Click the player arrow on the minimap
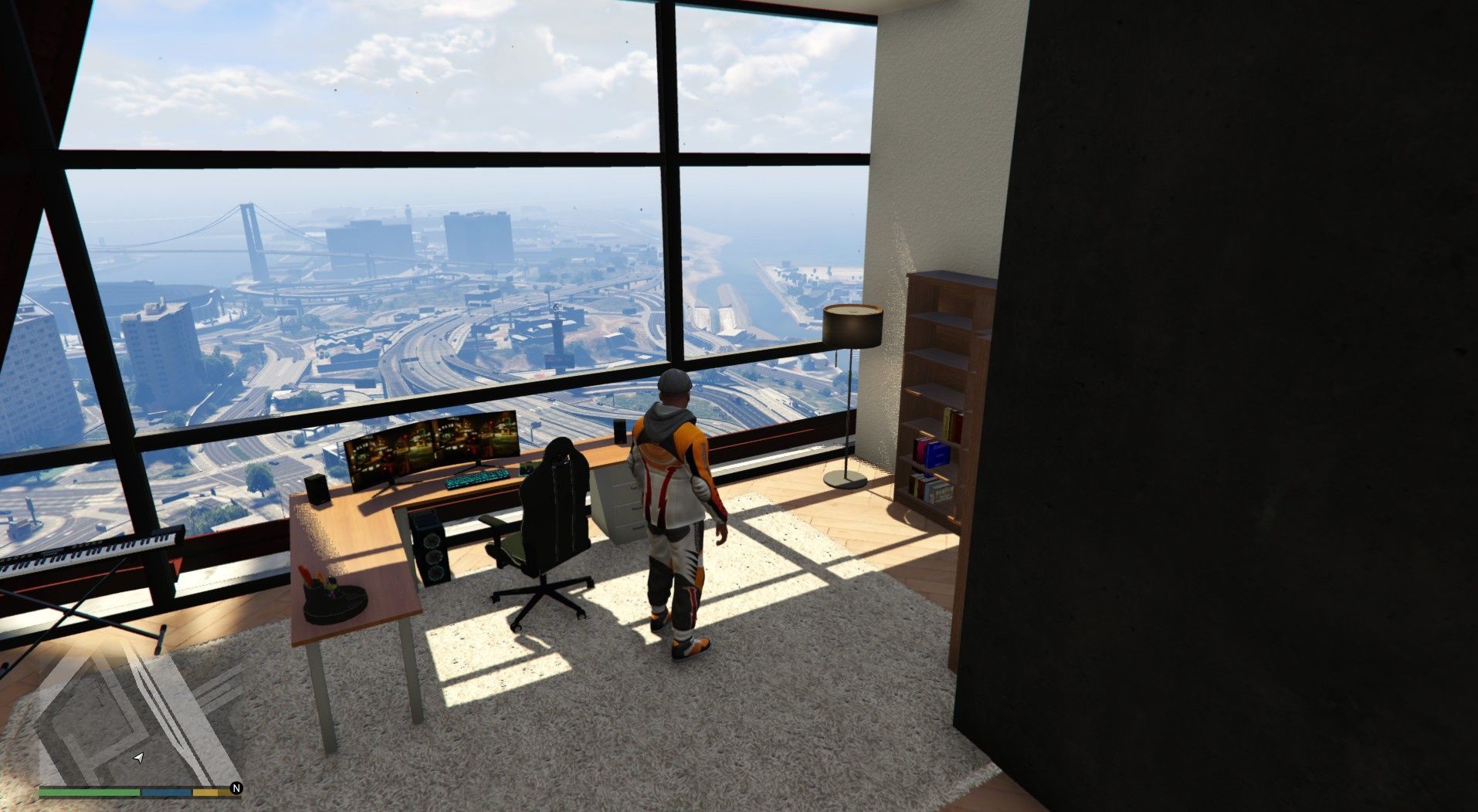The image size is (1478, 812). click(x=138, y=759)
